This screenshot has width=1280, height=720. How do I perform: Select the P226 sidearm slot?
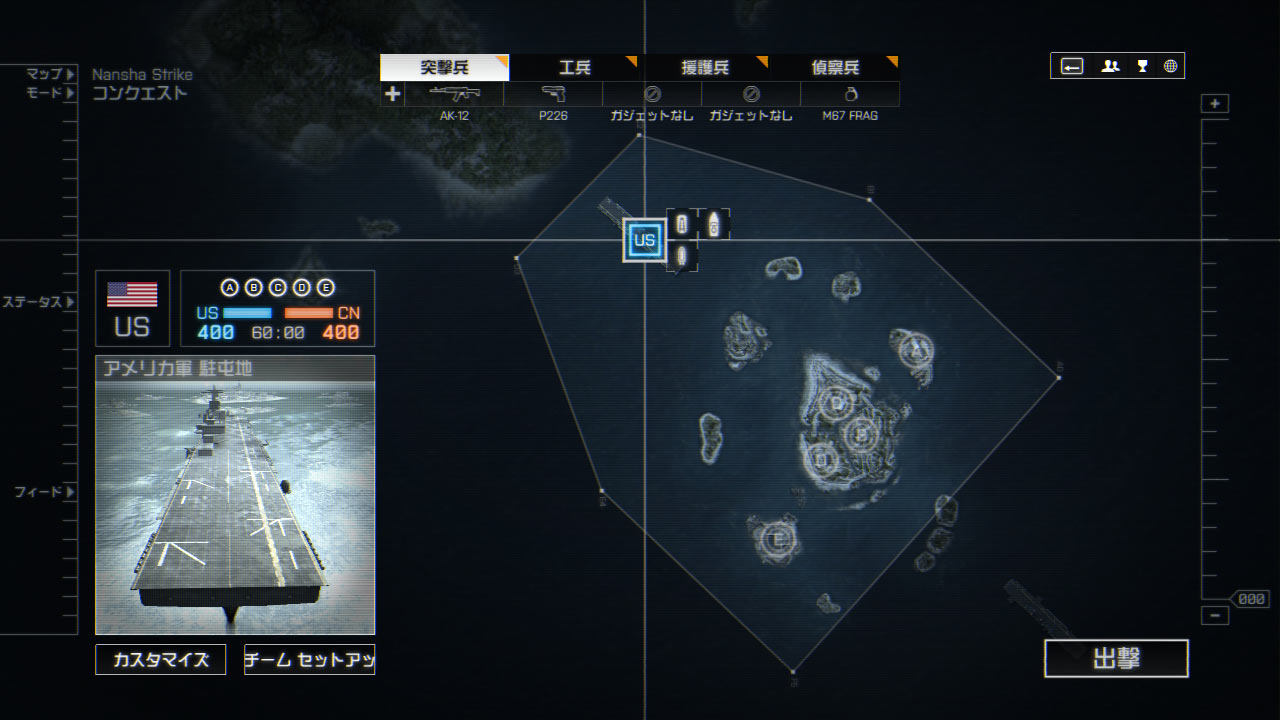[x=553, y=95]
